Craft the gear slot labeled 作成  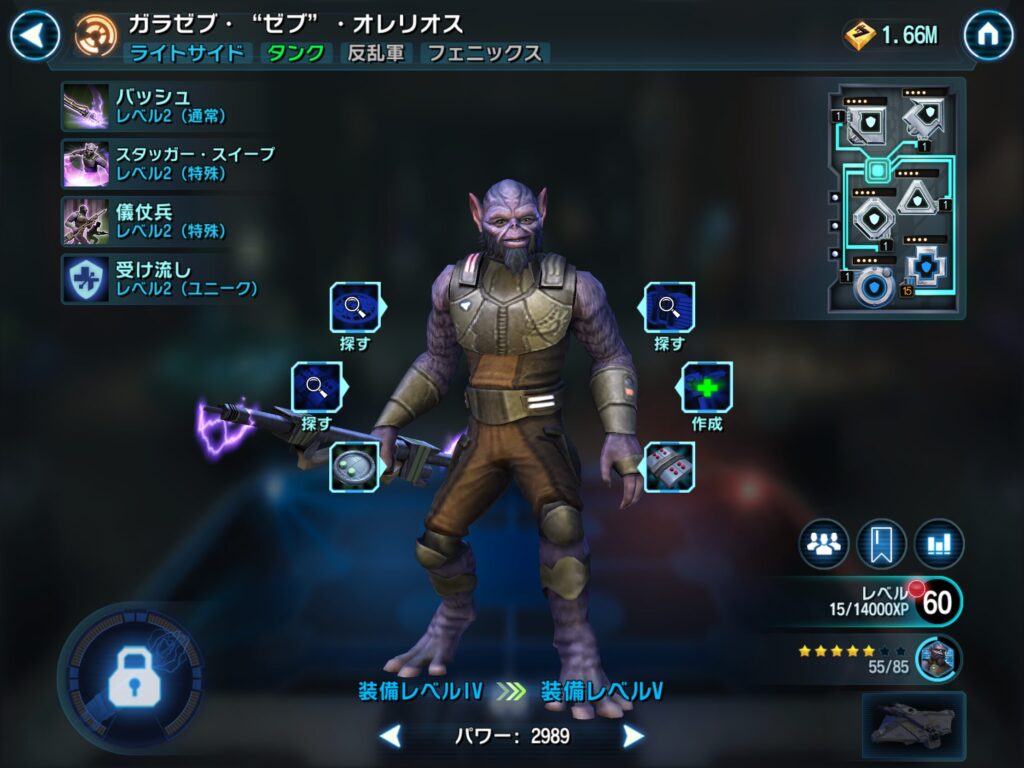point(707,388)
